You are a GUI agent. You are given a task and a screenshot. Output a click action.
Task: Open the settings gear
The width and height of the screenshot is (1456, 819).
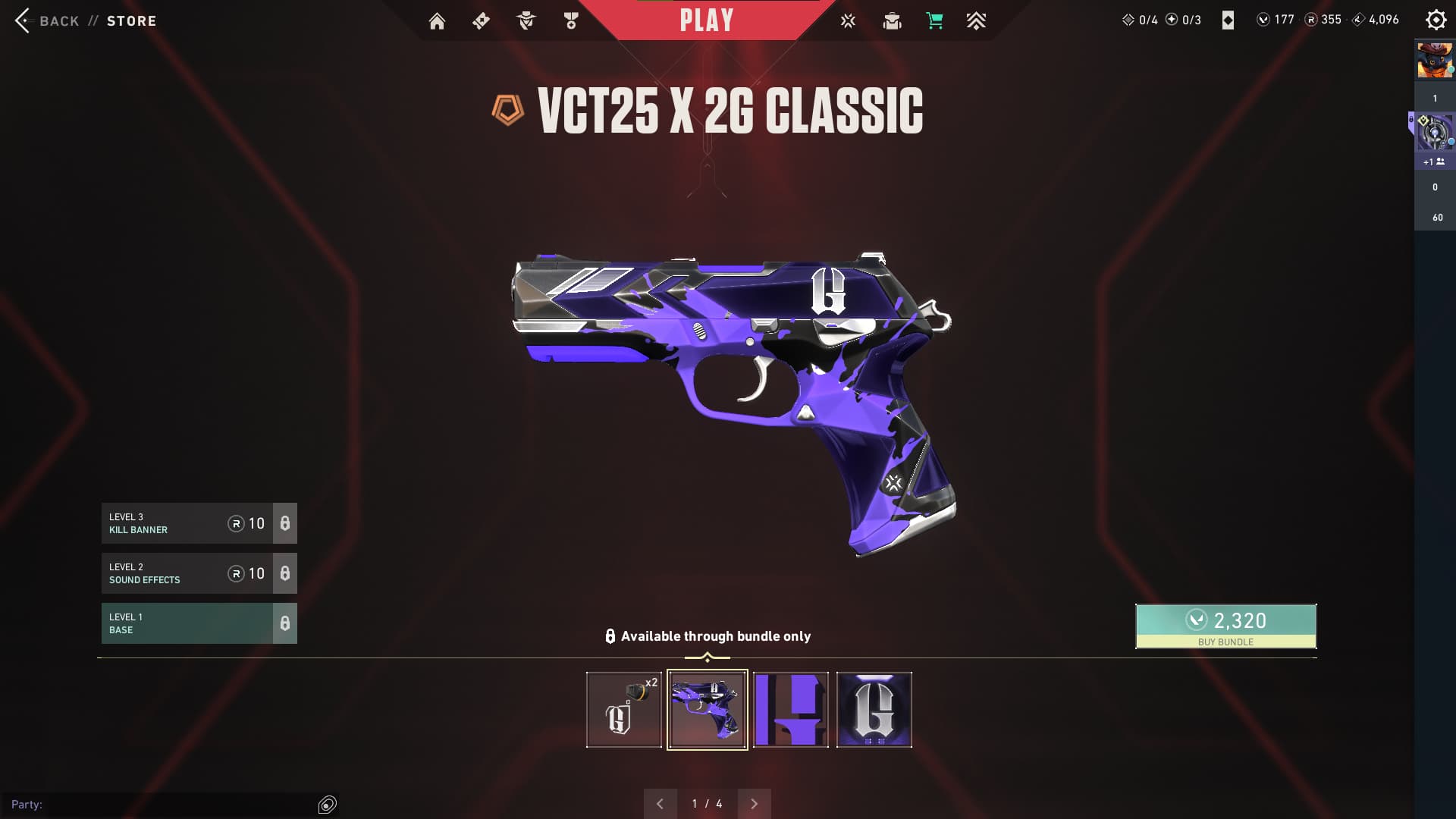(1436, 20)
